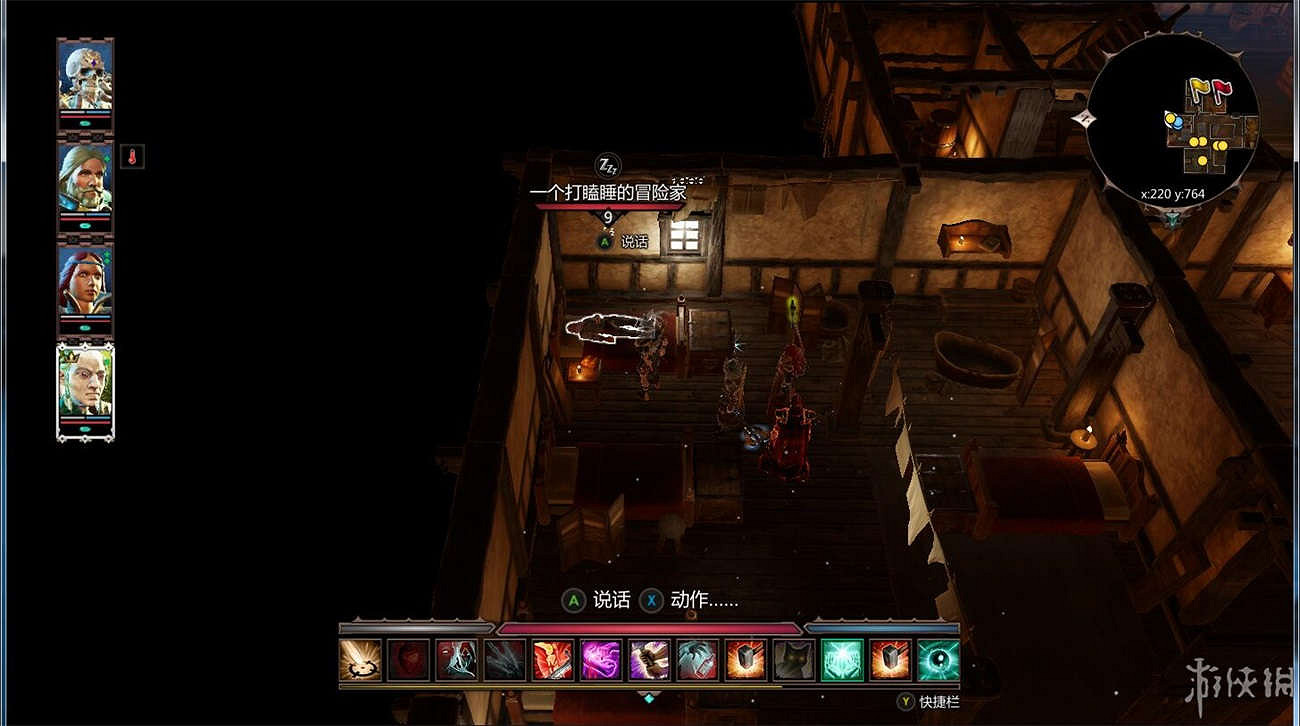Cast the teal light burst skill
1300x726 pixels.
(x=842, y=661)
